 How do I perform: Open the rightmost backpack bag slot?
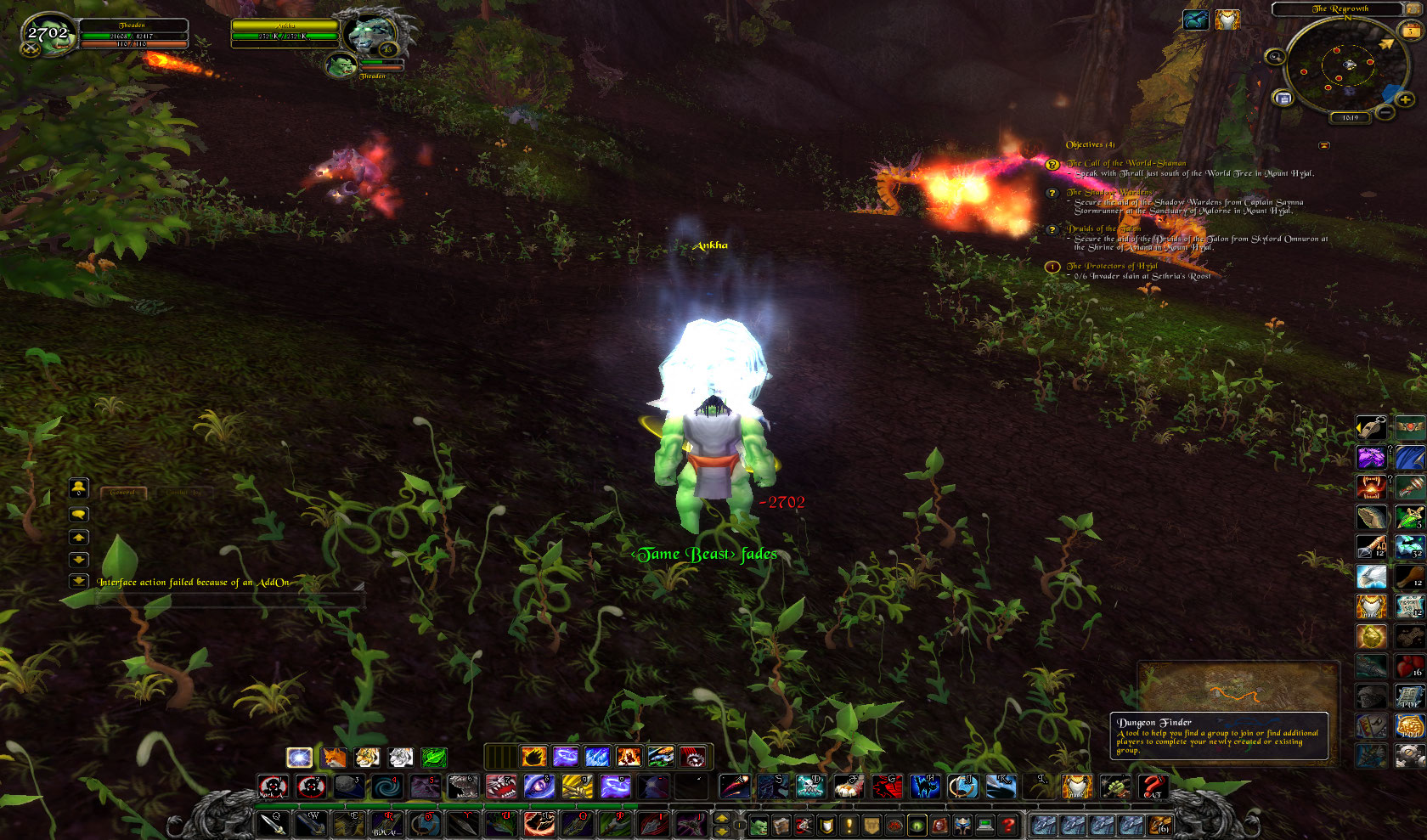pyautogui.click(x=1160, y=824)
